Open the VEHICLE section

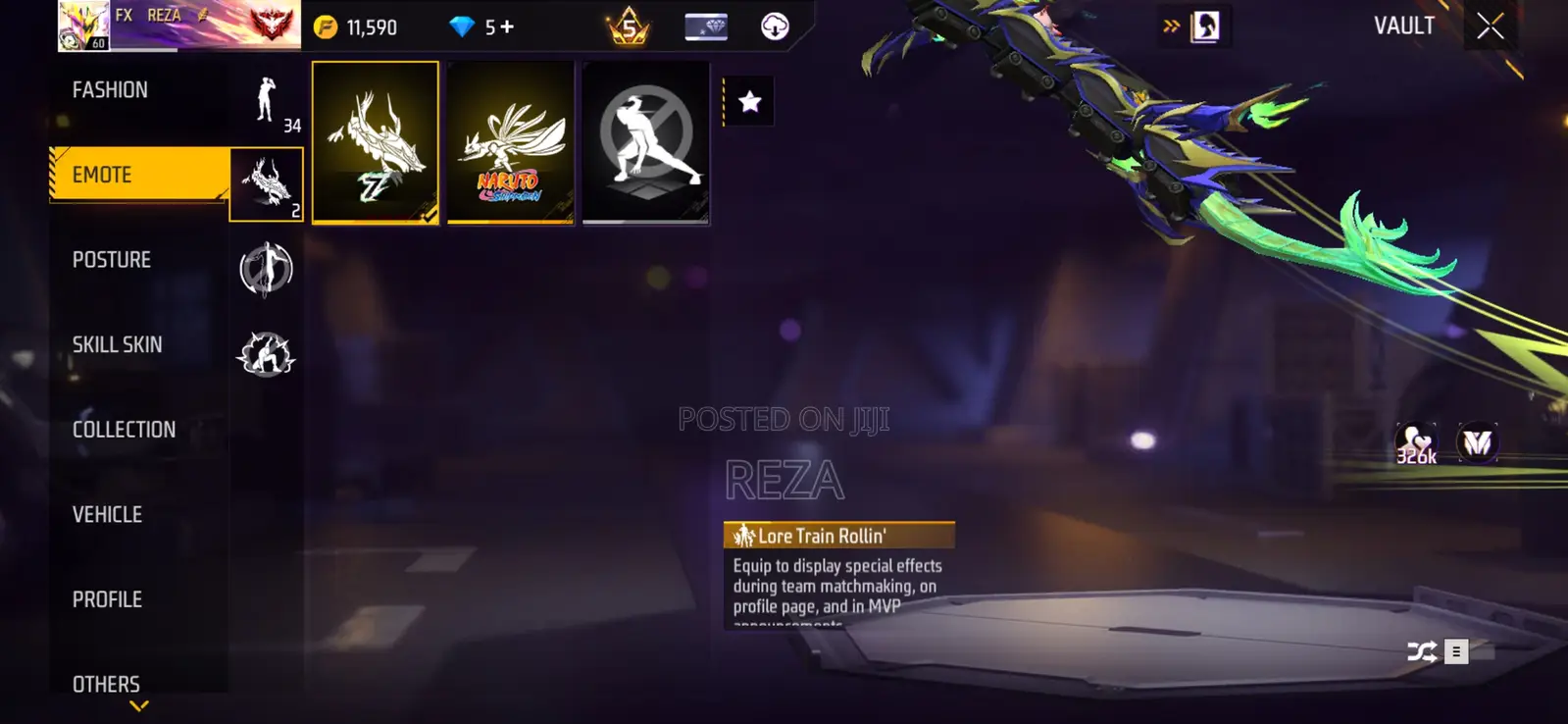(x=107, y=514)
